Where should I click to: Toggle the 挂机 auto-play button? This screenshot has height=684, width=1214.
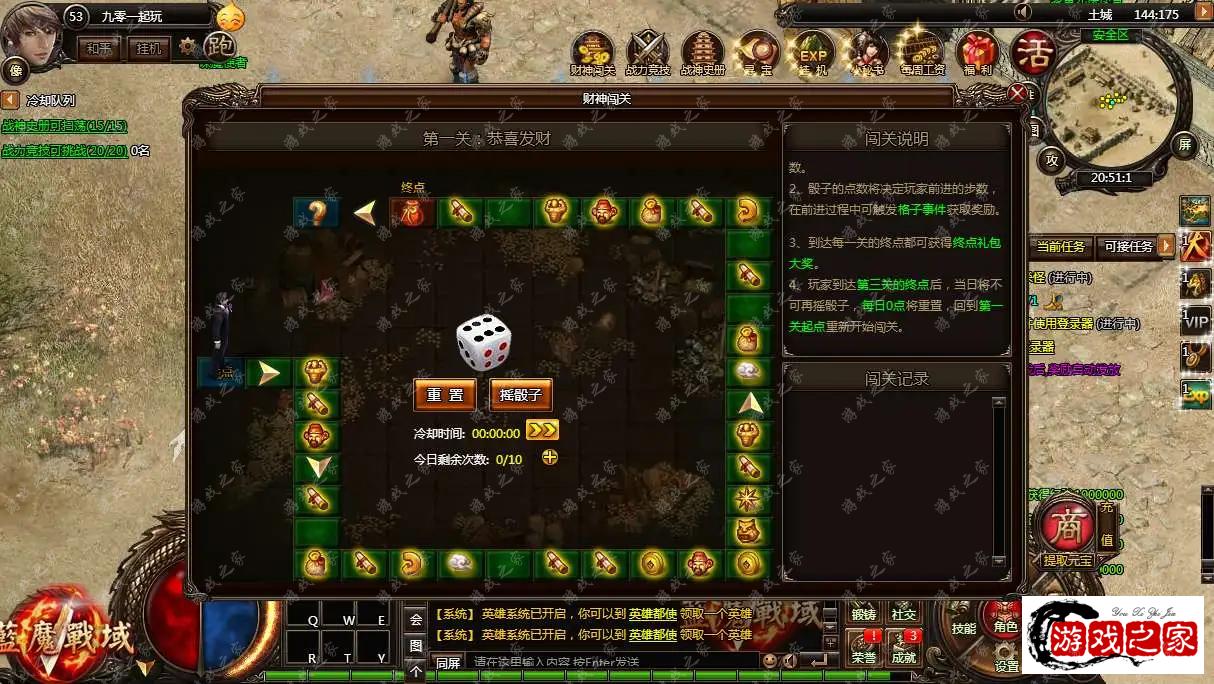coord(148,48)
